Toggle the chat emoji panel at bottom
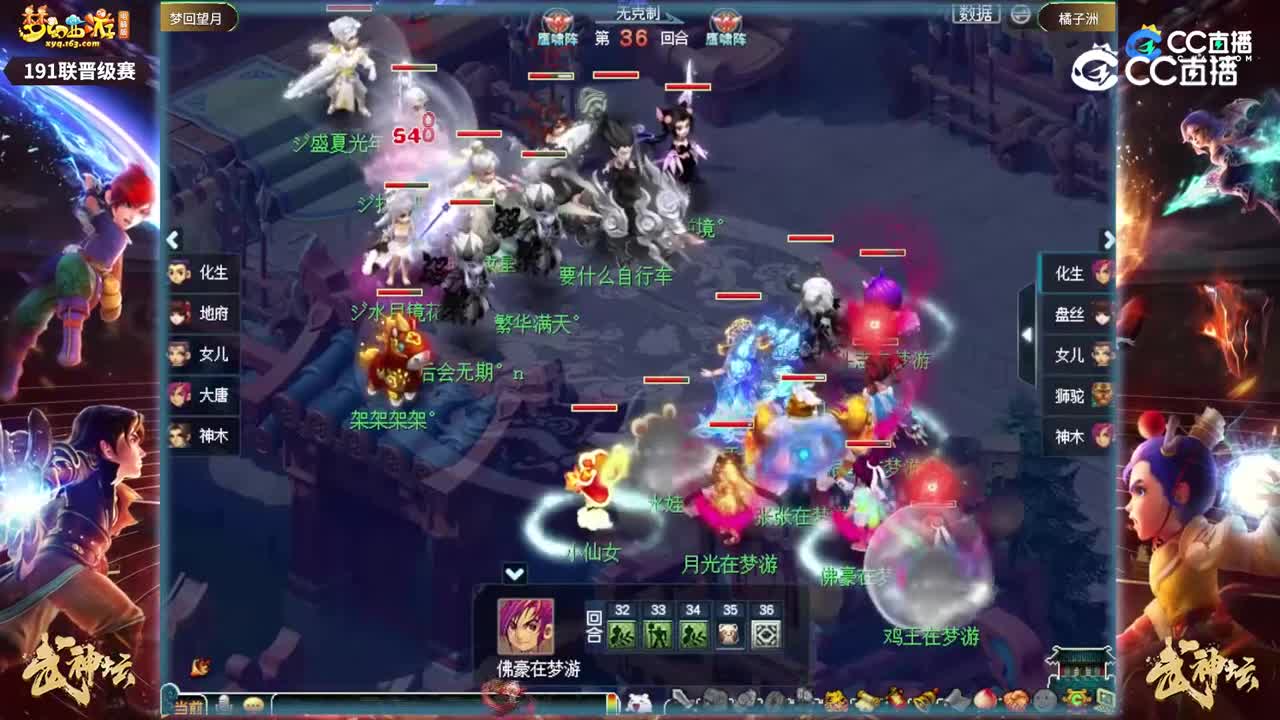Image resolution: width=1280 pixels, height=720 pixels. (x=253, y=703)
